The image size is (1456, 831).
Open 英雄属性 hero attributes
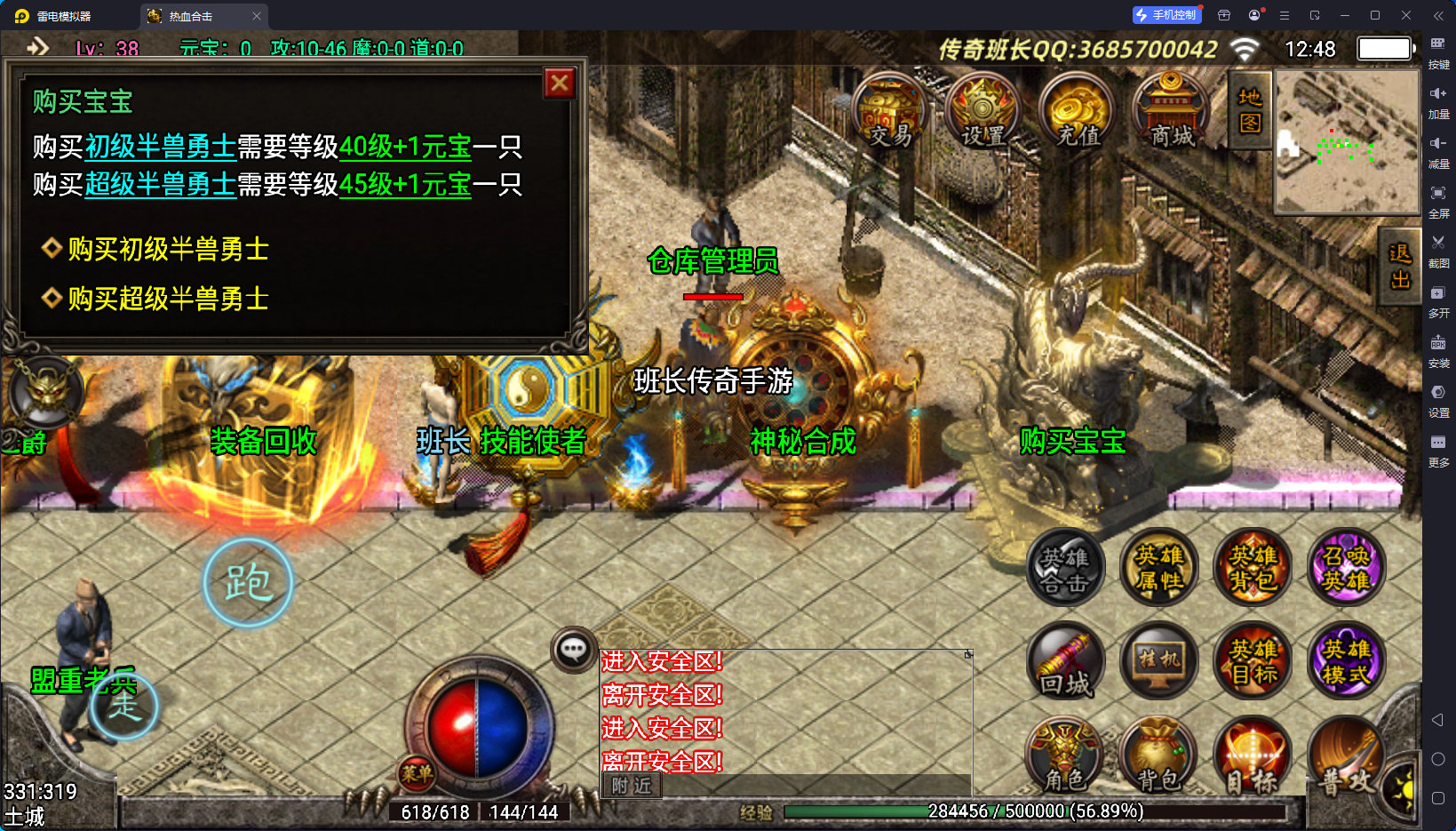click(1159, 569)
